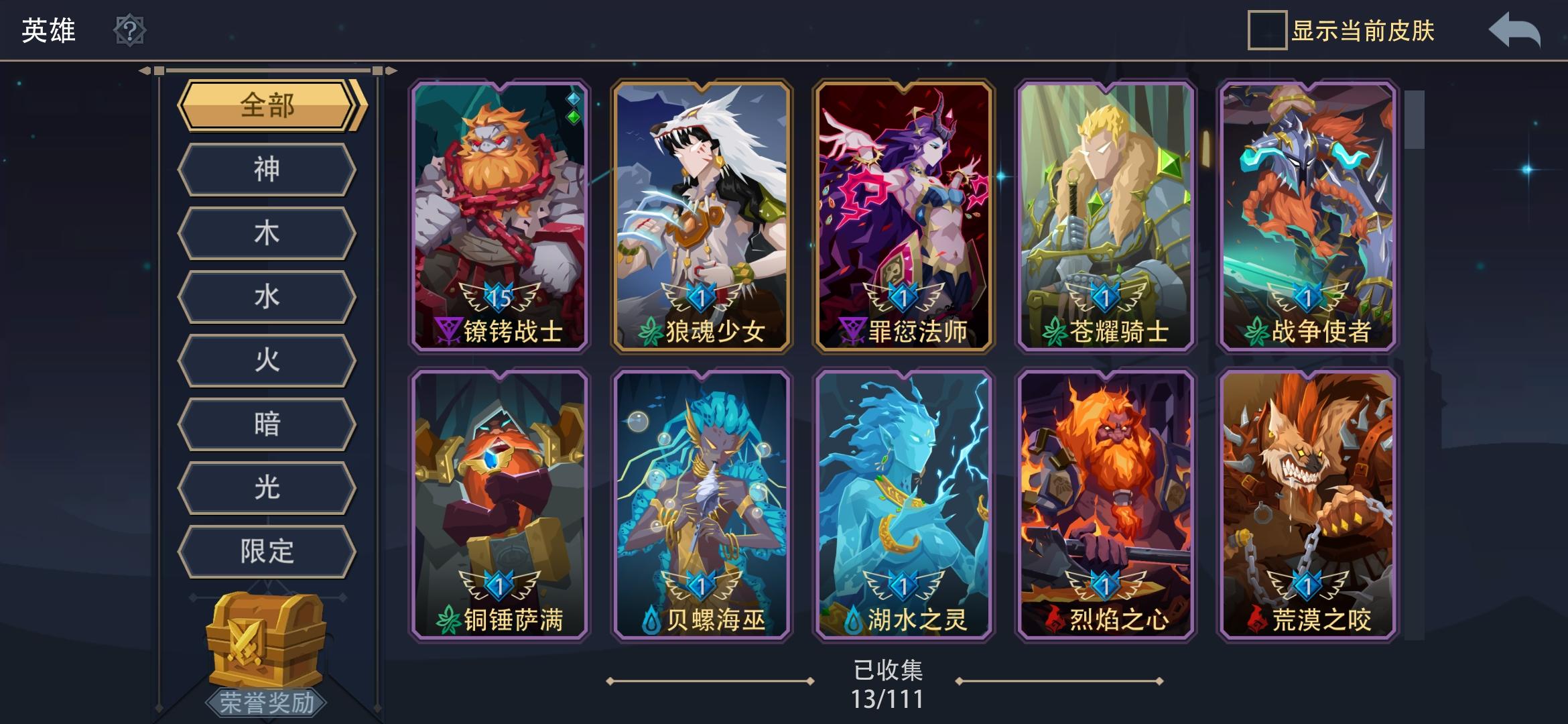Select the 光 element filter

[267, 487]
